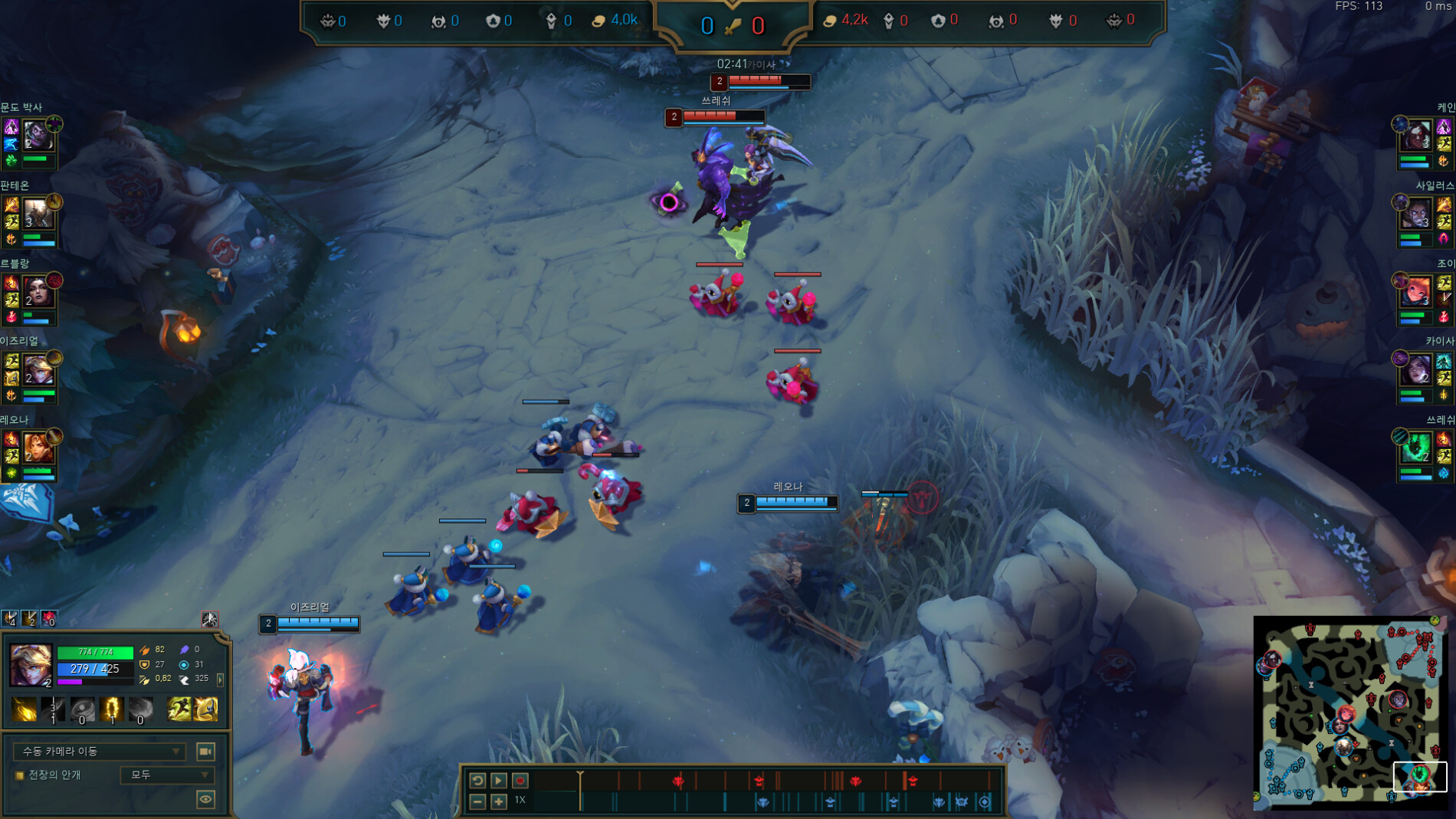Toggle the fog of war checkbox
Image resolution: width=1456 pixels, height=819 pixels.
click(20, 775)
